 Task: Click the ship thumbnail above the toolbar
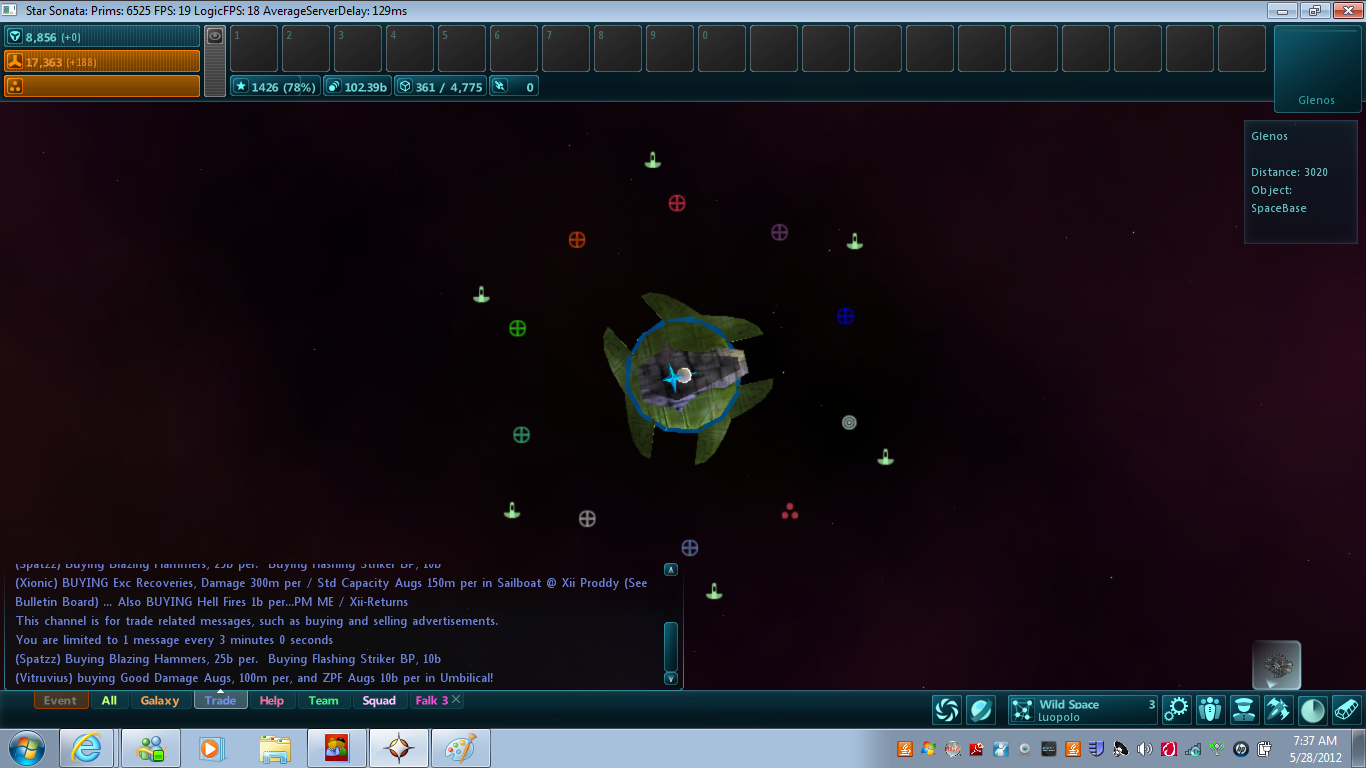pos(1276,664)
